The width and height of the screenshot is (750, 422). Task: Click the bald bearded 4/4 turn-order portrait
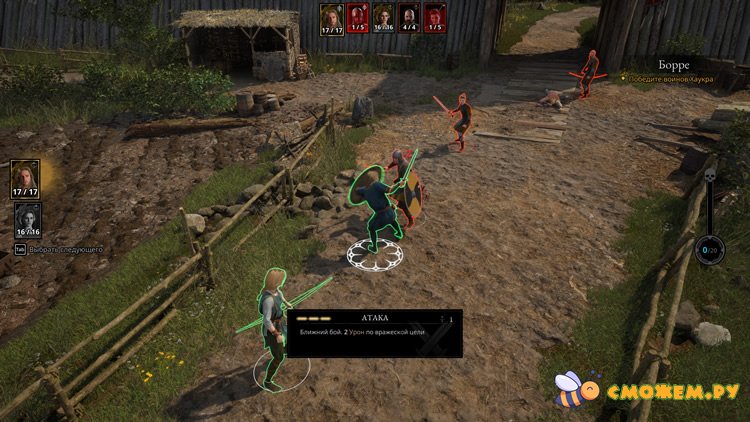pyautogui.click(x=408, y=16)
